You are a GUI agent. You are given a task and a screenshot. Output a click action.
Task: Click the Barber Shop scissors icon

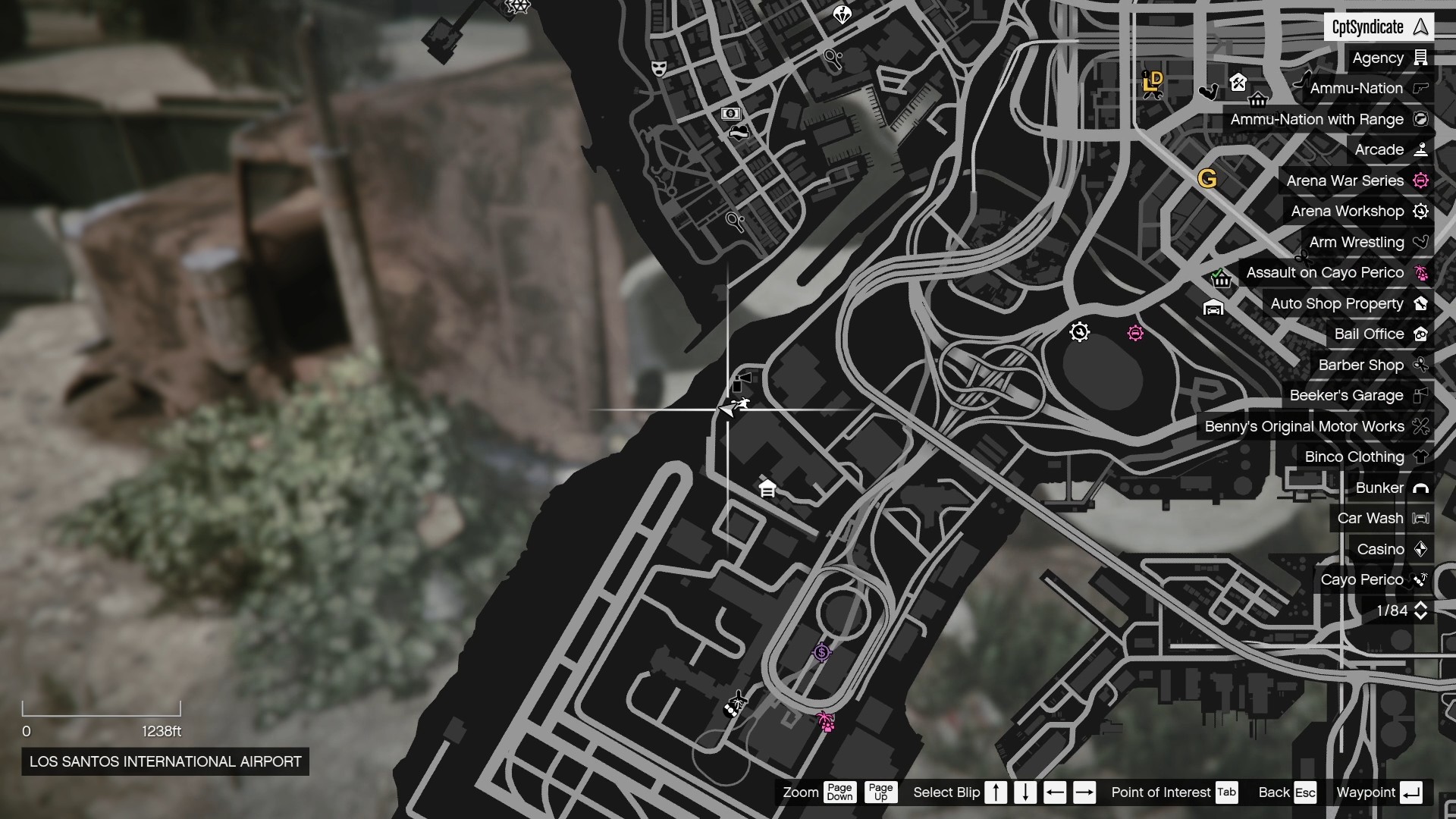(x=1421, y=365)
